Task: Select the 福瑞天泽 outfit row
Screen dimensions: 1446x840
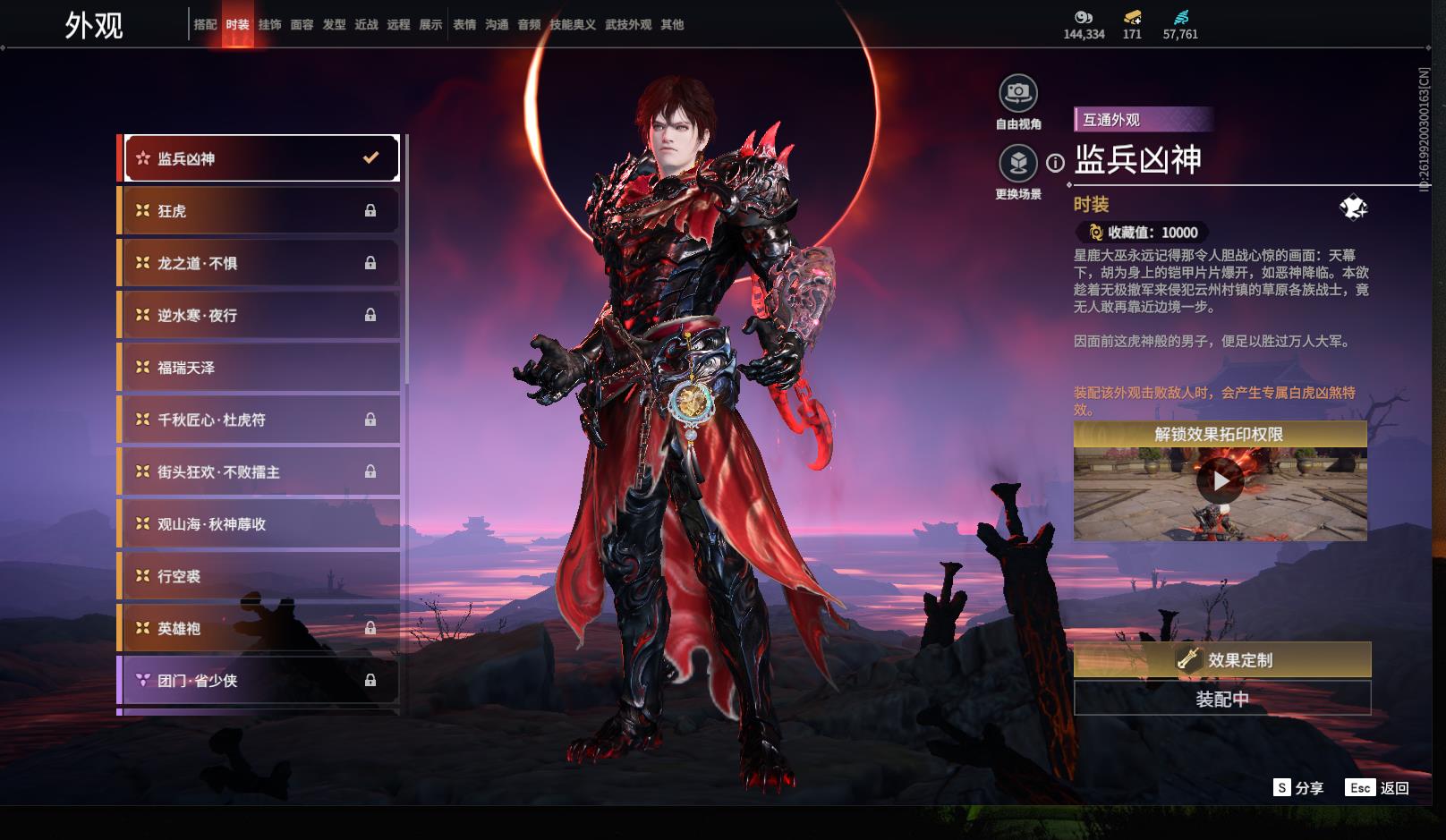Action: pos(259,368)
